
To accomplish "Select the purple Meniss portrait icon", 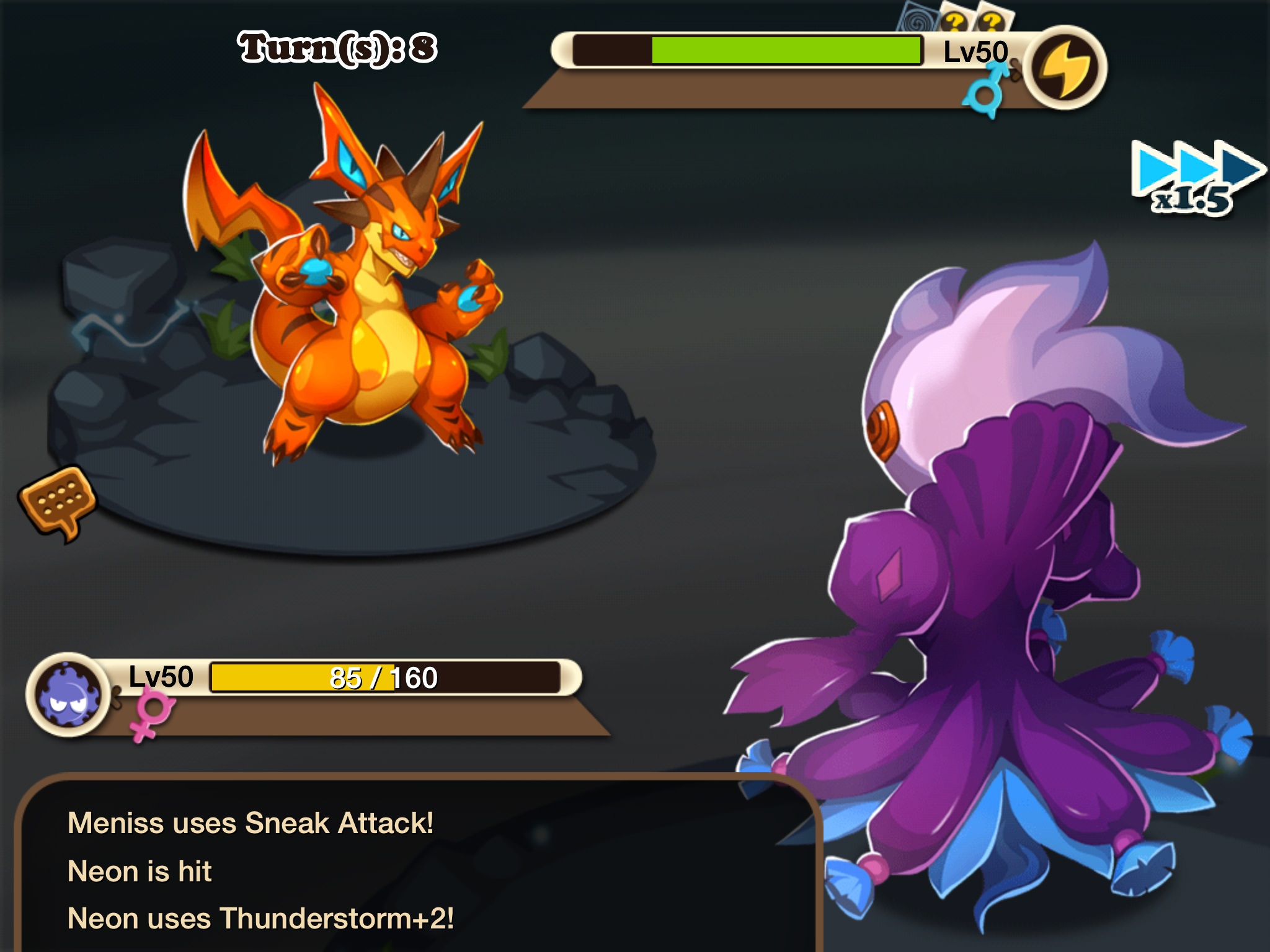I will (69, 694).
